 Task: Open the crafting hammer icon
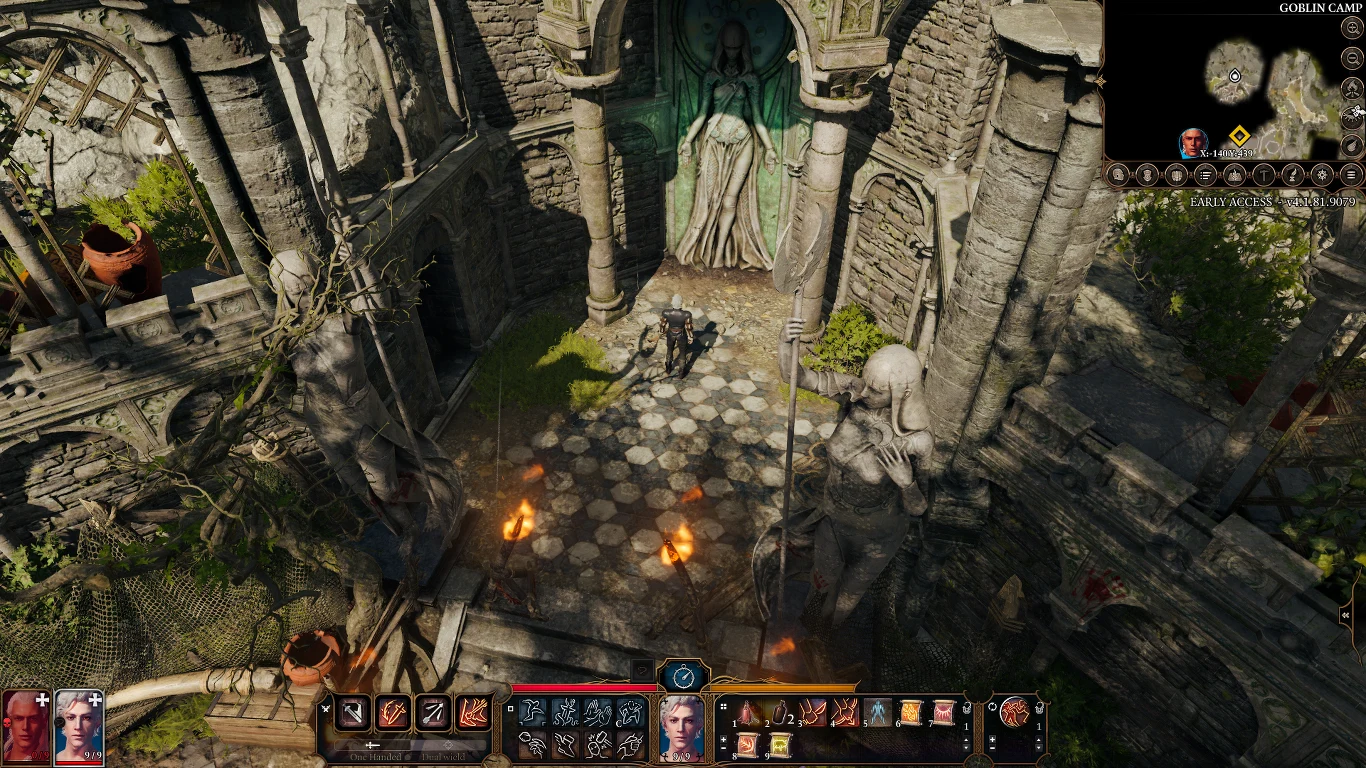(1264, 174)
